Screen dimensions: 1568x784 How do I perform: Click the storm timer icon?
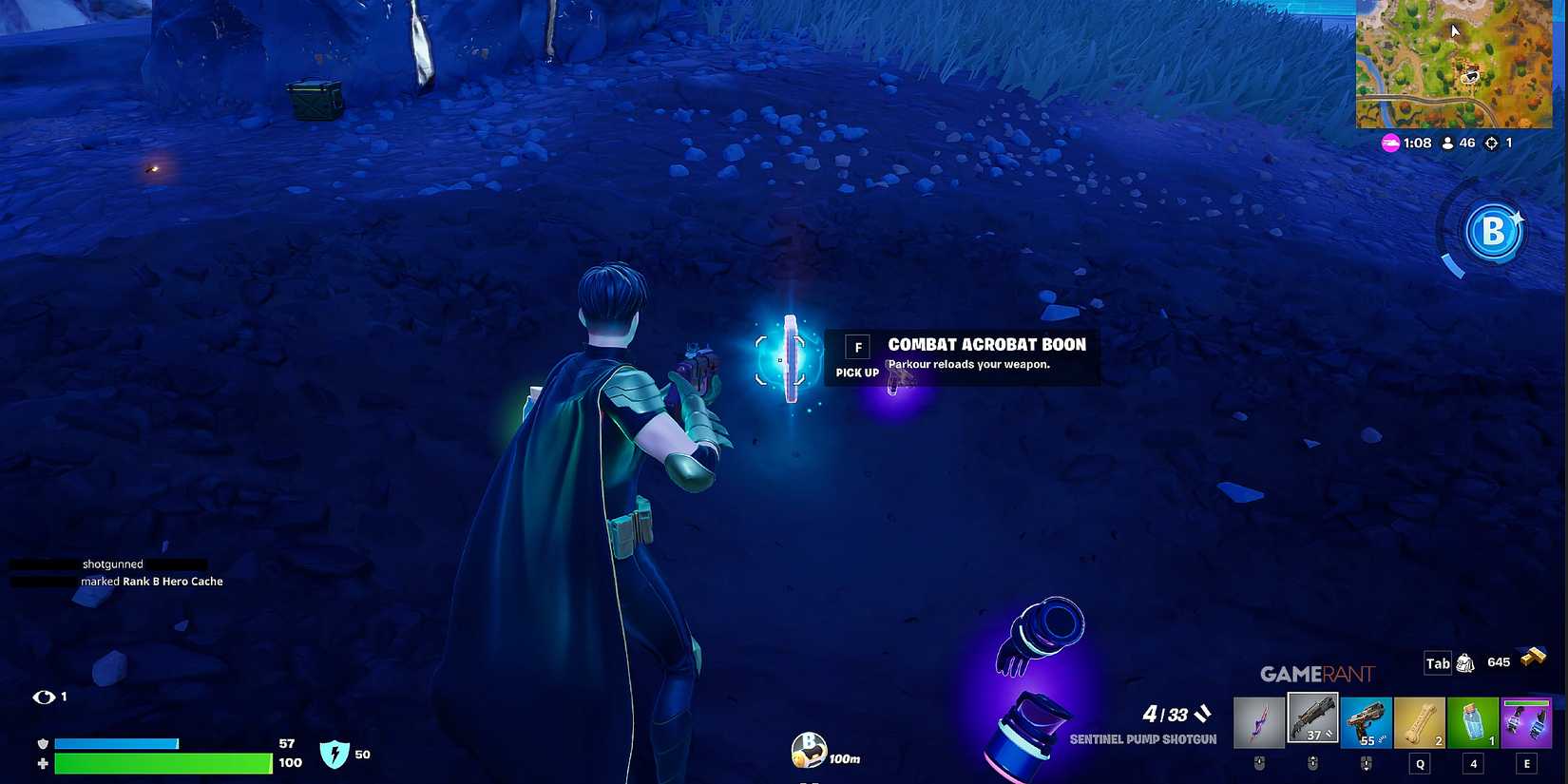(x=1388, y=143)
